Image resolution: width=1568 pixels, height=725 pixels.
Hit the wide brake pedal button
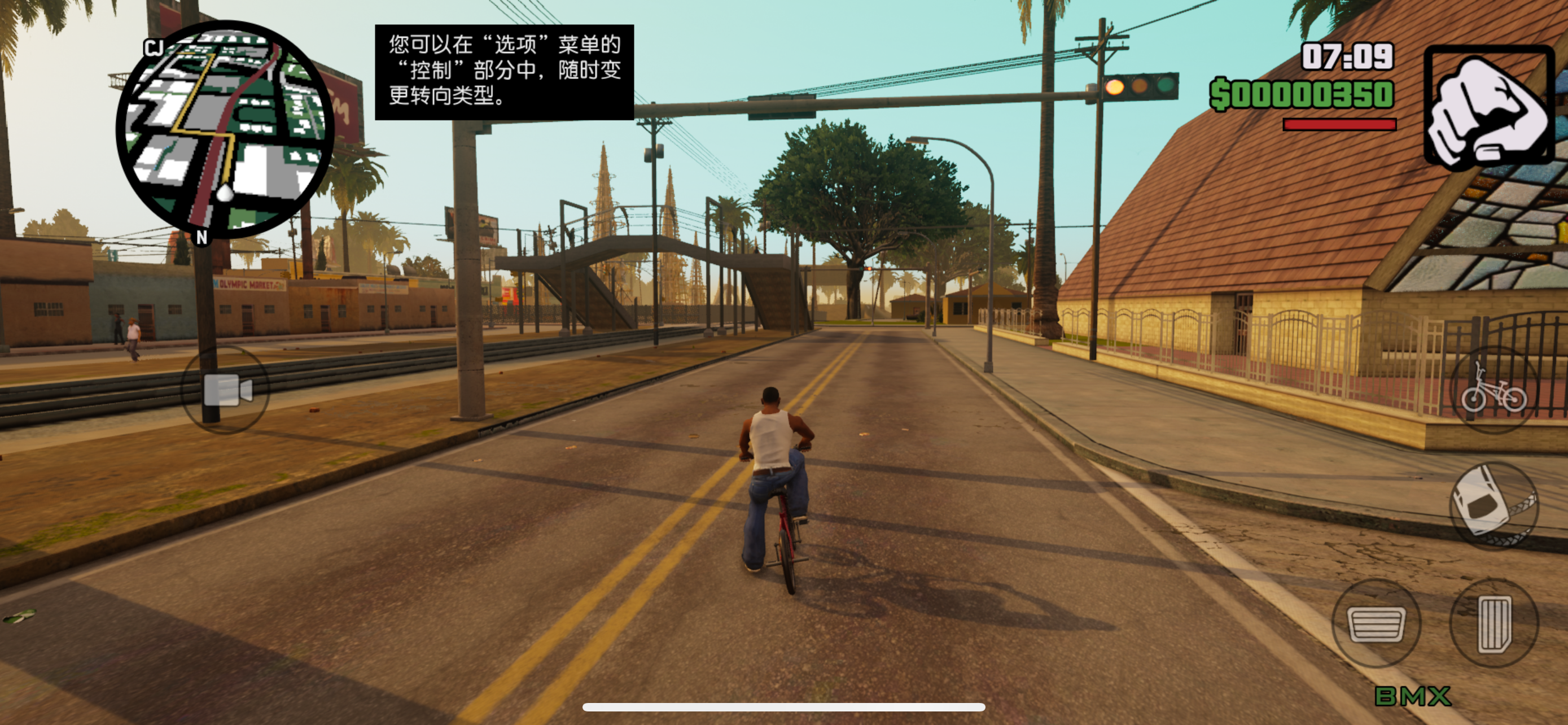[1376, 623]
